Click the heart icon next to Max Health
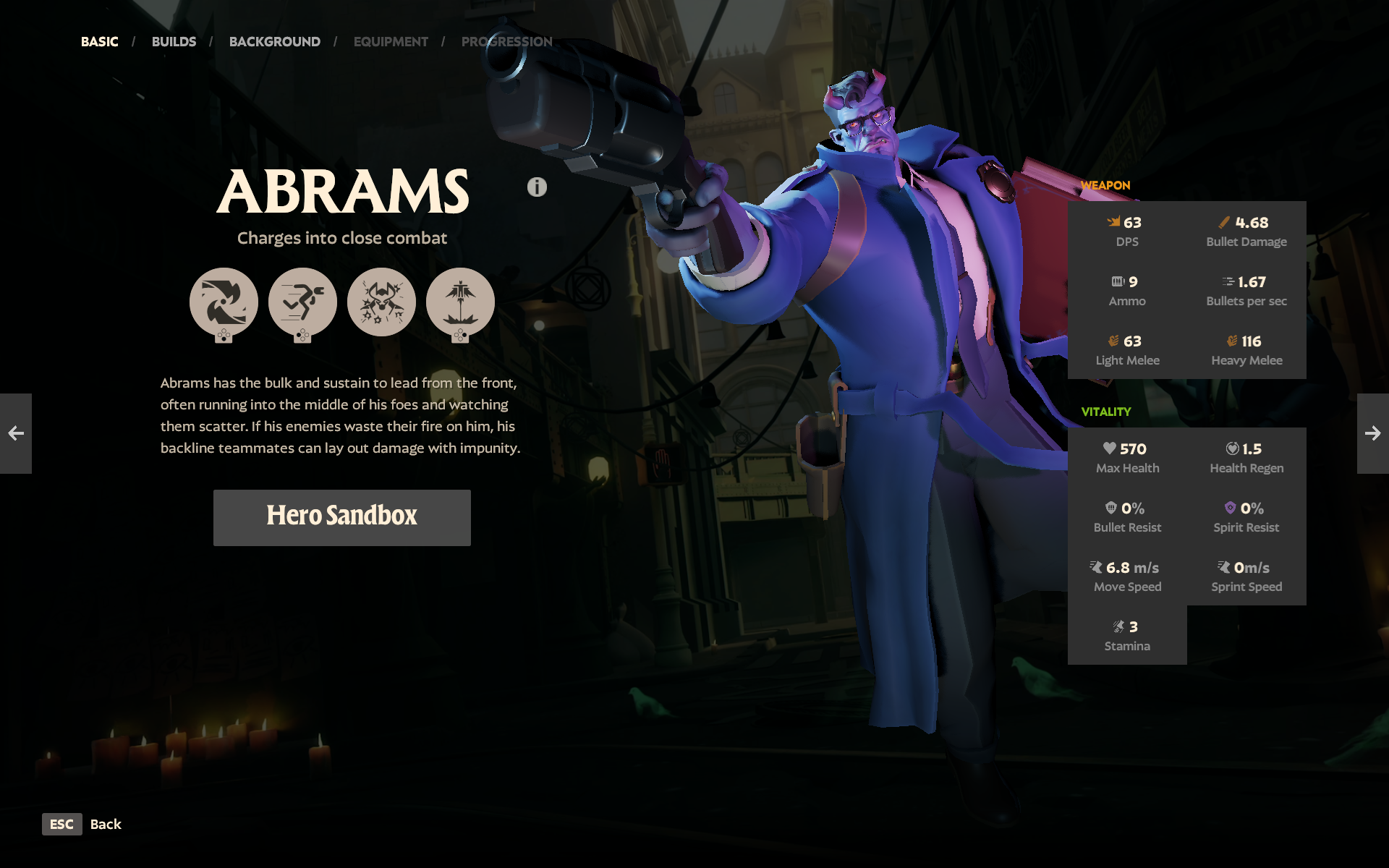 tap(1109, 449)
